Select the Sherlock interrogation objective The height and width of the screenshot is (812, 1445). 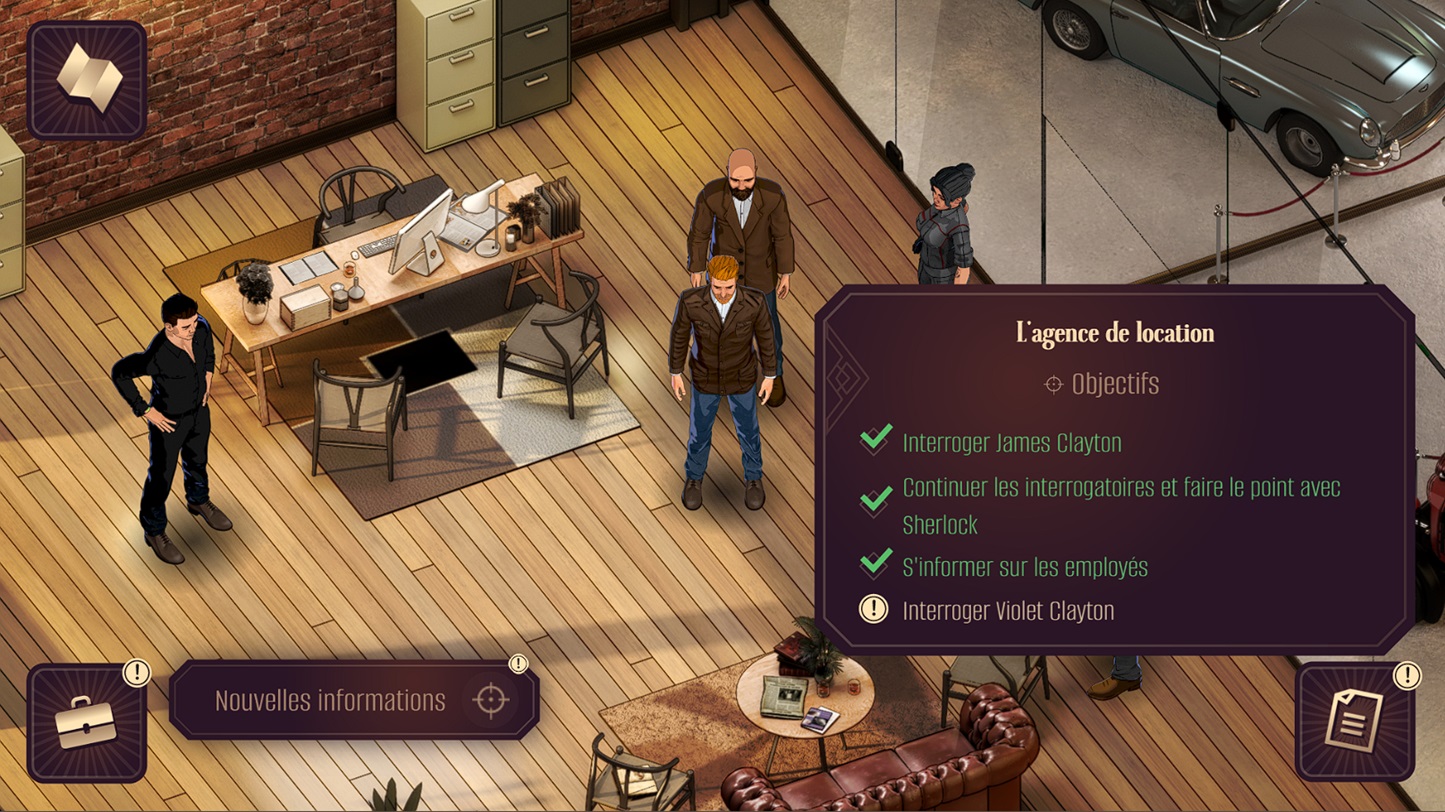pos(1120,506)
